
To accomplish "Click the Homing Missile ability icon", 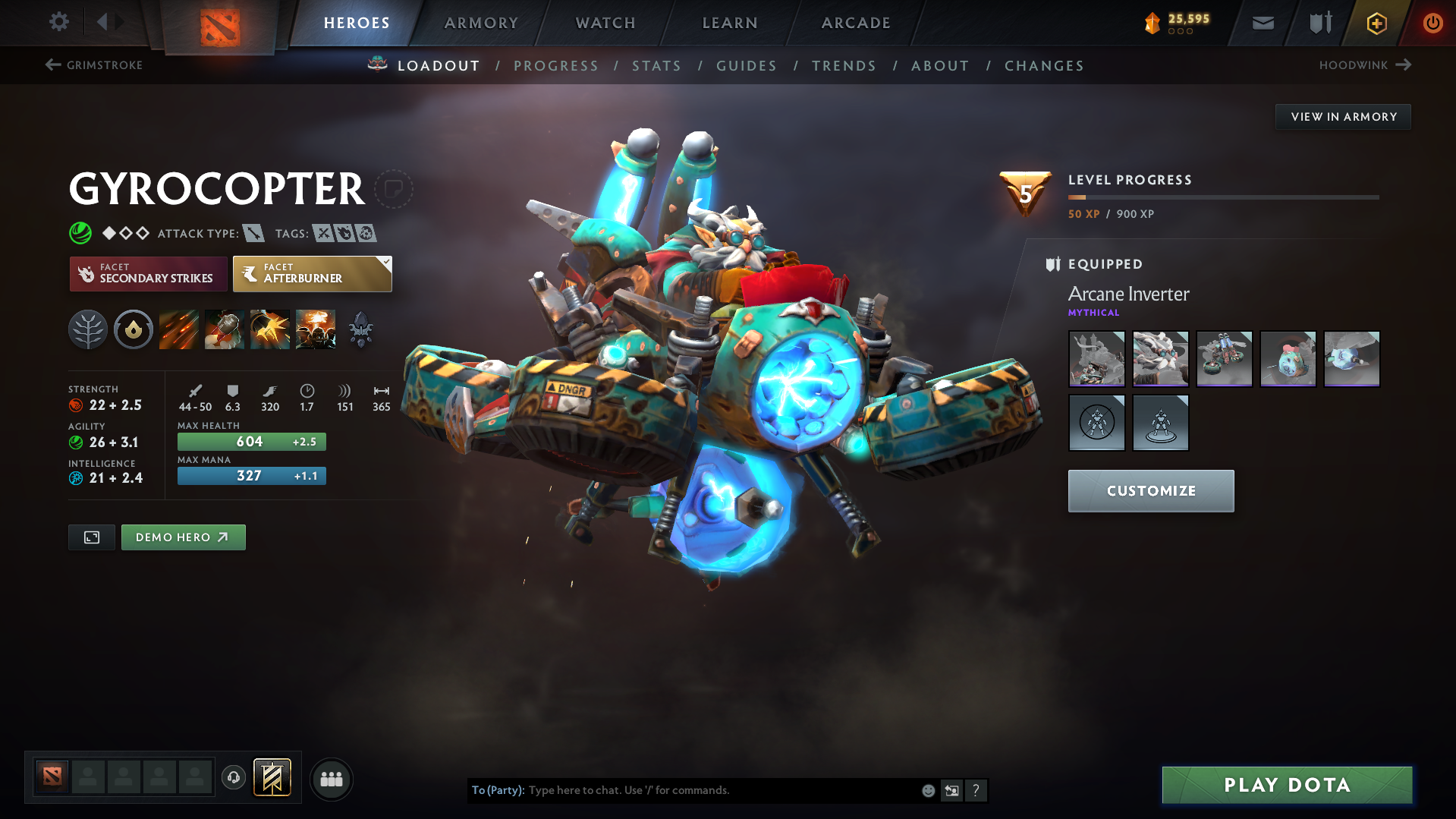I will pos(224,329).
